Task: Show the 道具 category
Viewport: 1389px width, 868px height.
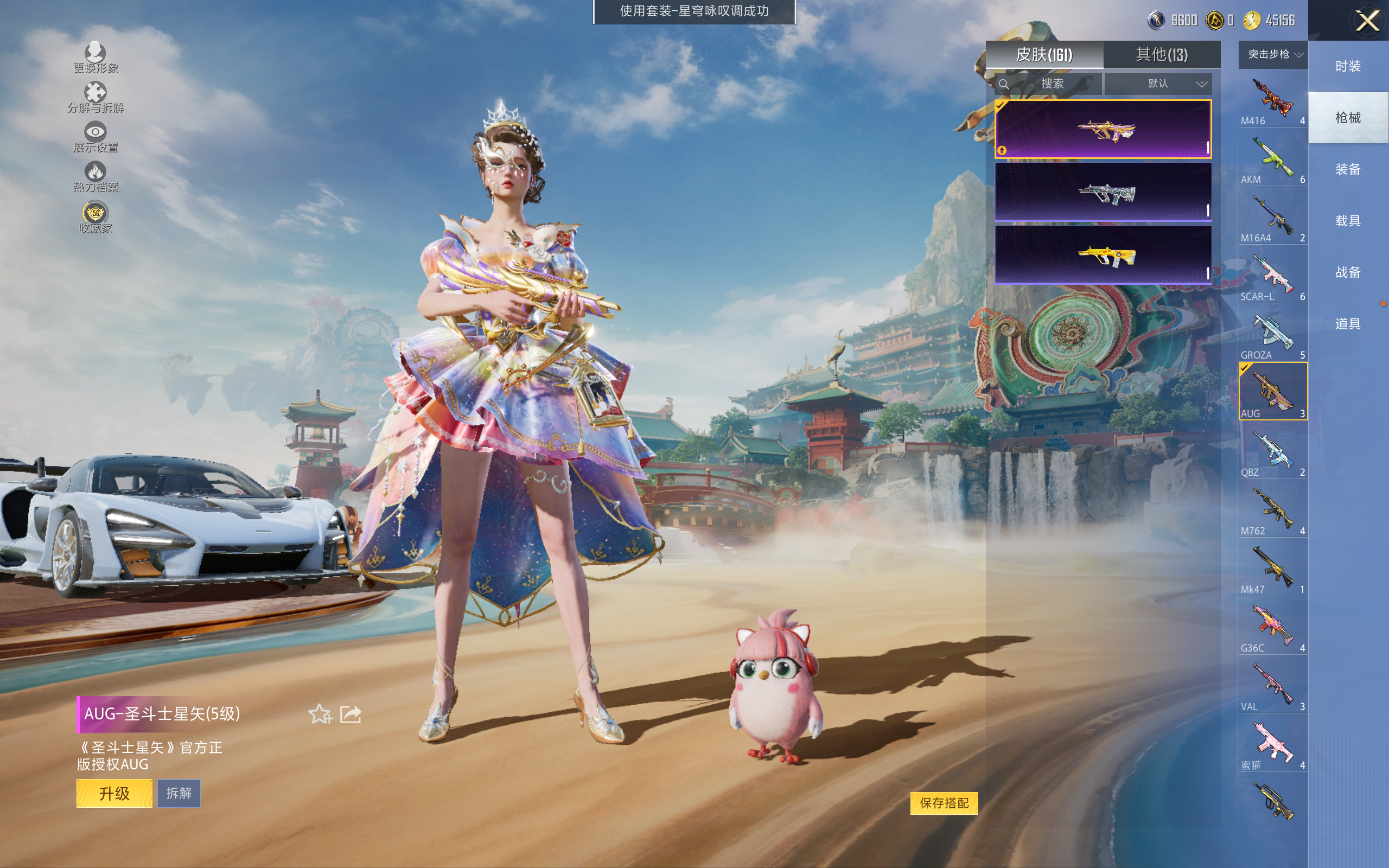Action: 1348,324
